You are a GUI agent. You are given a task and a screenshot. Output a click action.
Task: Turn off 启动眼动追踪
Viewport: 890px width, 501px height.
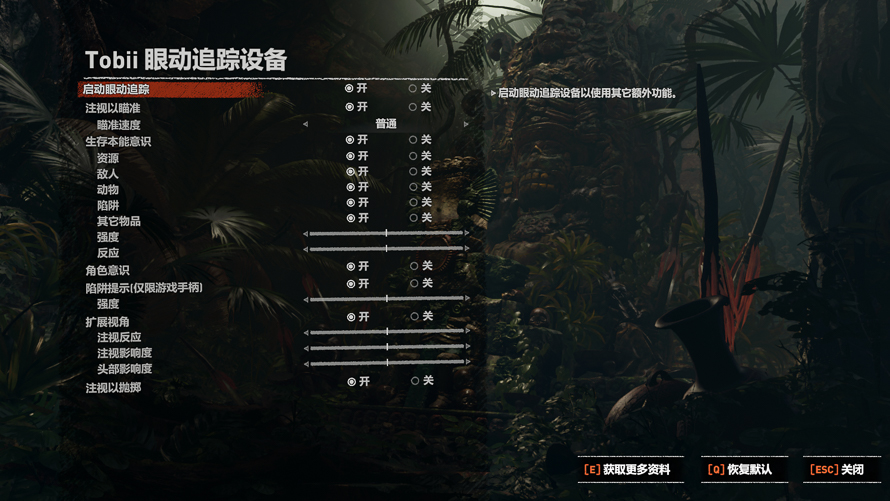(x=413, y=89)
